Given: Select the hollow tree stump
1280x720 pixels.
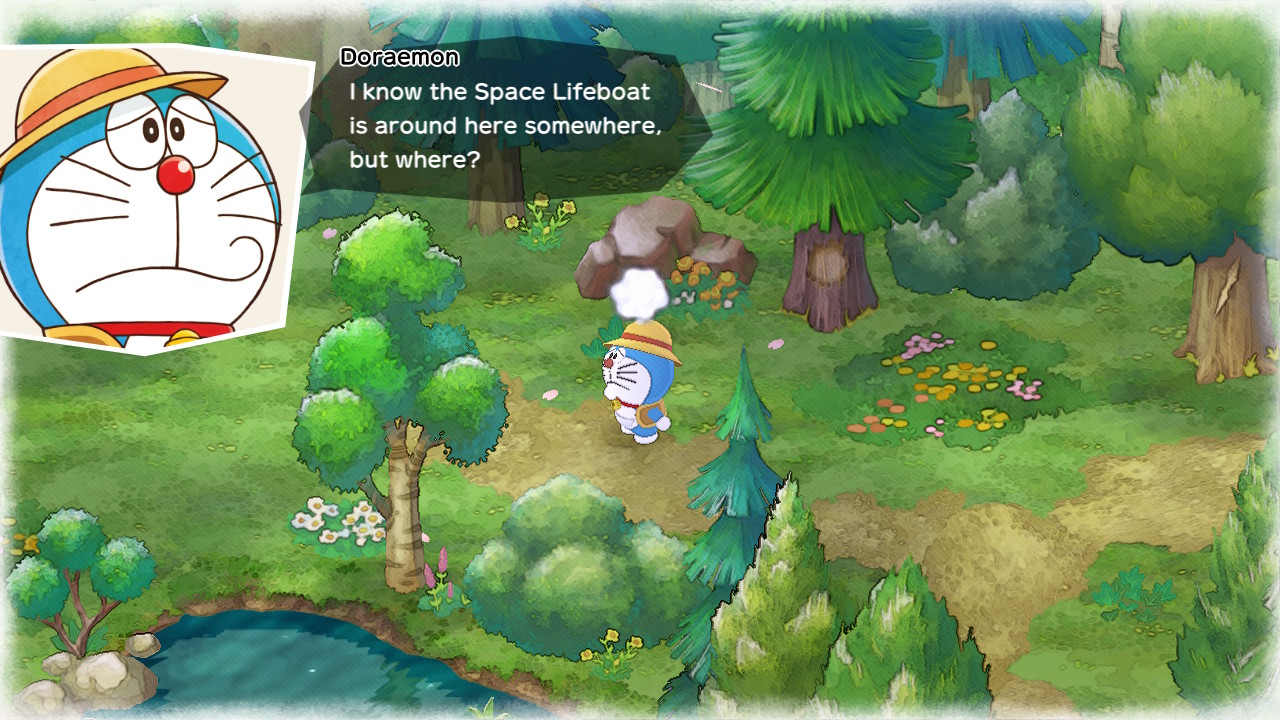Looking at the screenshot, I should click(x=830, y=270).
